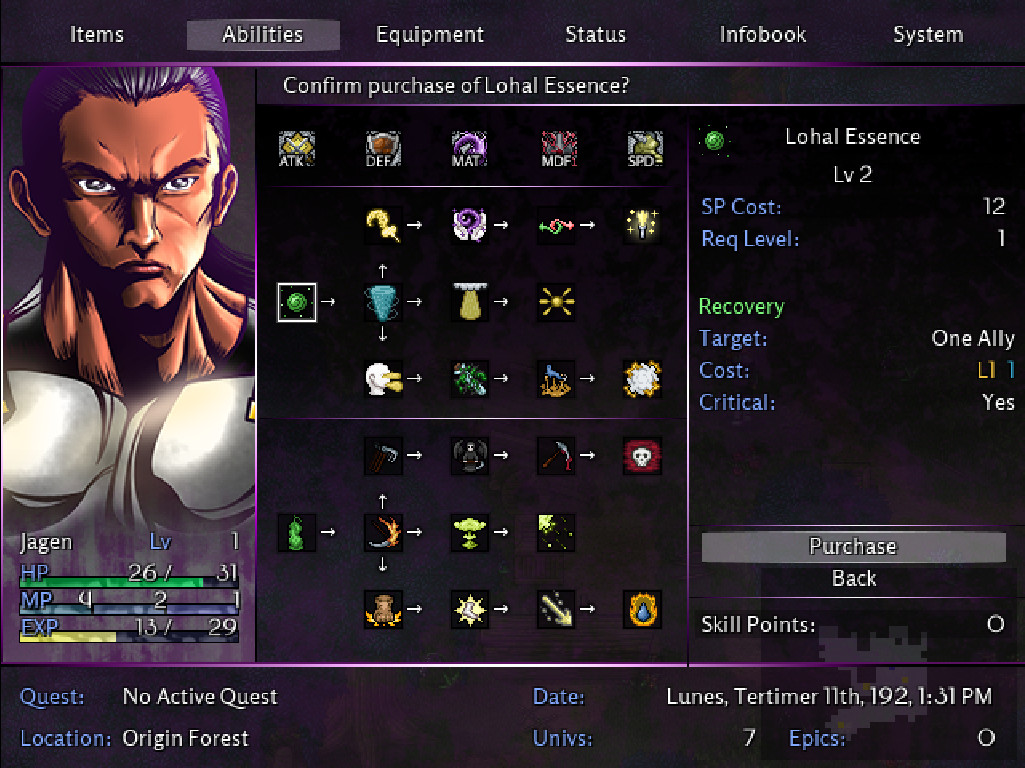The height and width of the screenshot is (768, 1025).
Task: Pick the white duck skill icon
Action: click(383, 378)
